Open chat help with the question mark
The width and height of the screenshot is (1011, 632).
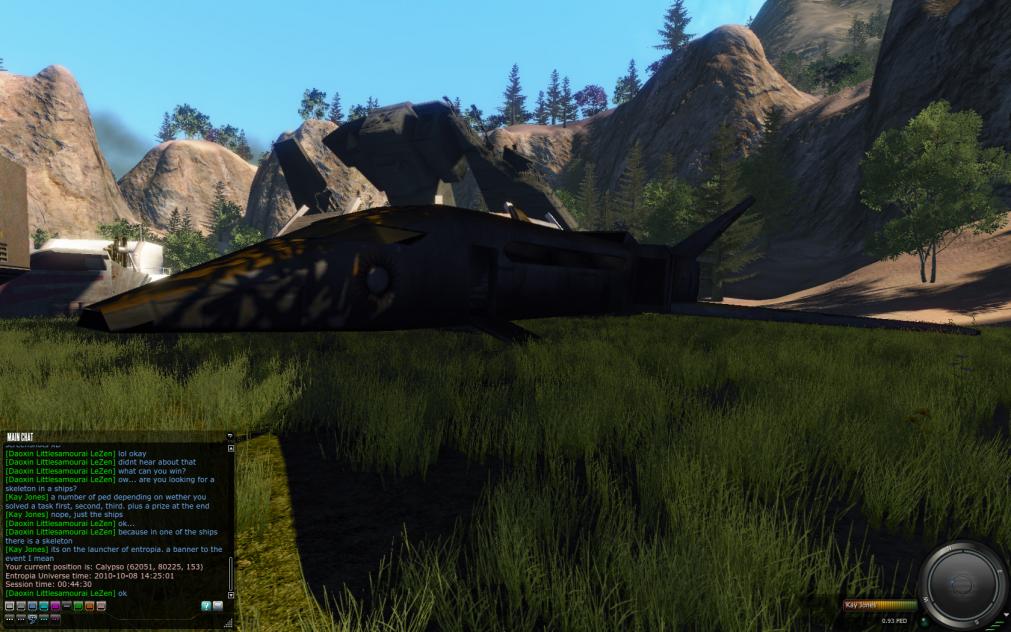[206, 606]
